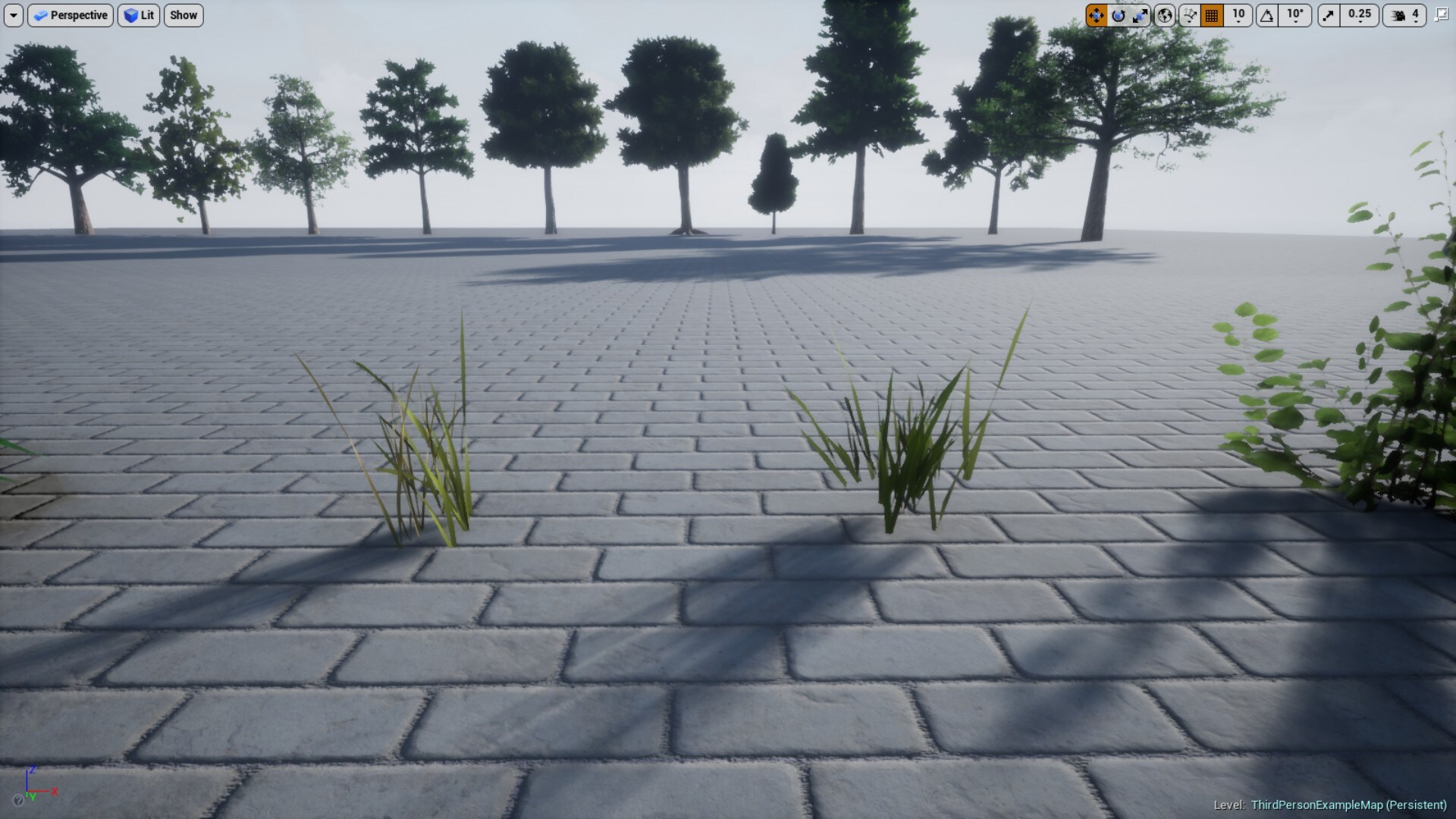
Task: Open the Show flags menu
Action: coord(183,15)
